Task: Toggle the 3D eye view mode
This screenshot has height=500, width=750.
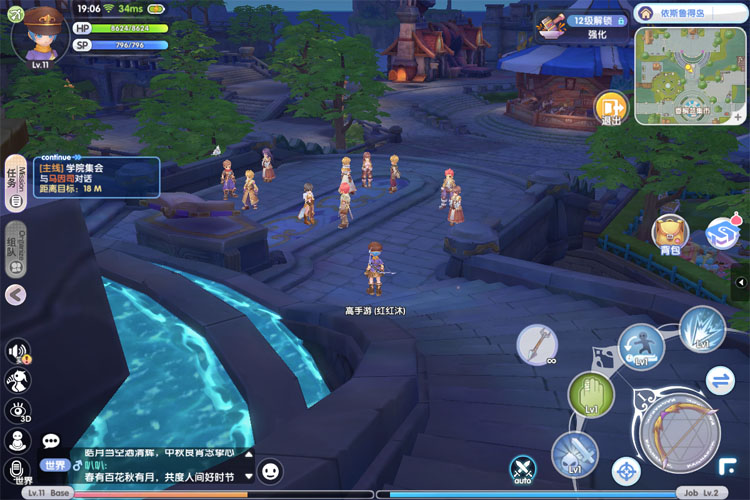Action: [17, 410]
